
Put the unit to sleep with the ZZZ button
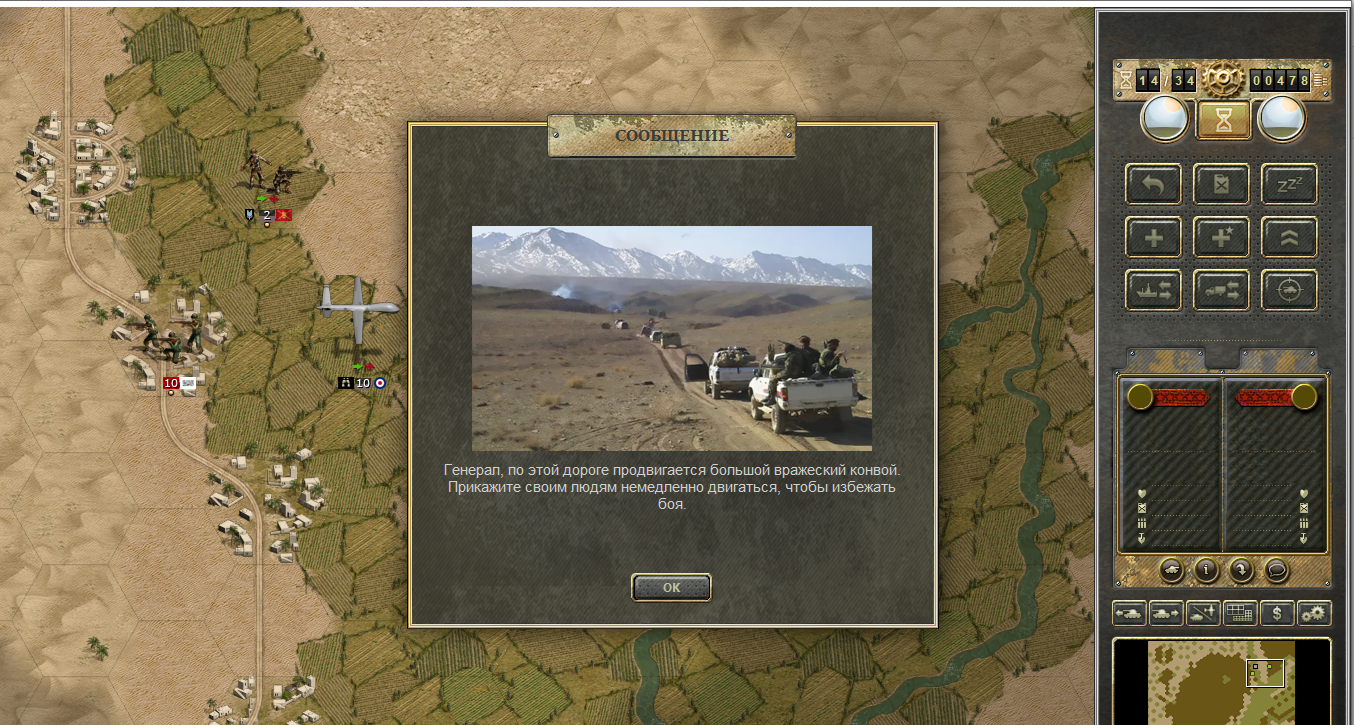coord(1289,185)
